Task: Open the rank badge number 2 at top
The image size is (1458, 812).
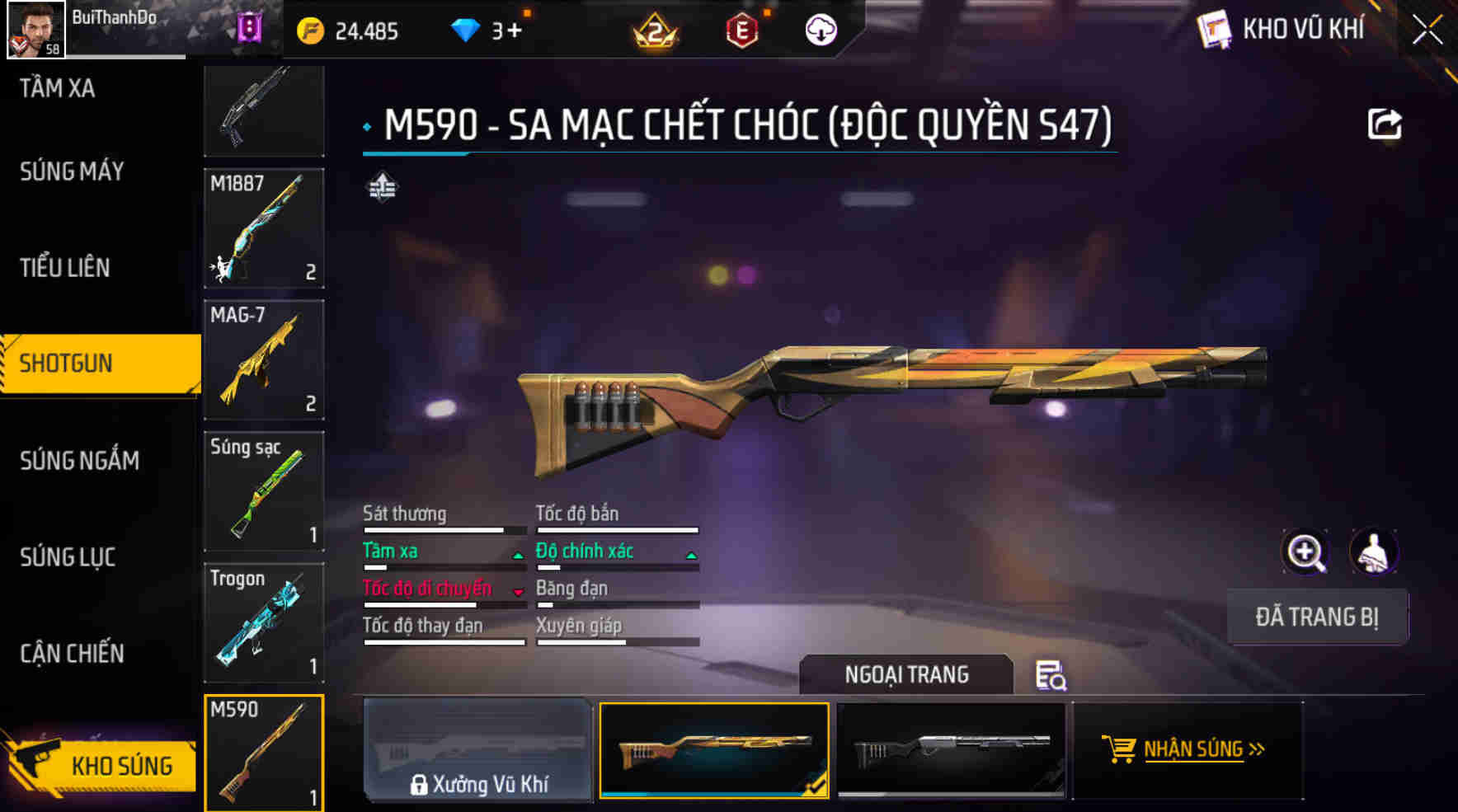Action: [655, 29]
